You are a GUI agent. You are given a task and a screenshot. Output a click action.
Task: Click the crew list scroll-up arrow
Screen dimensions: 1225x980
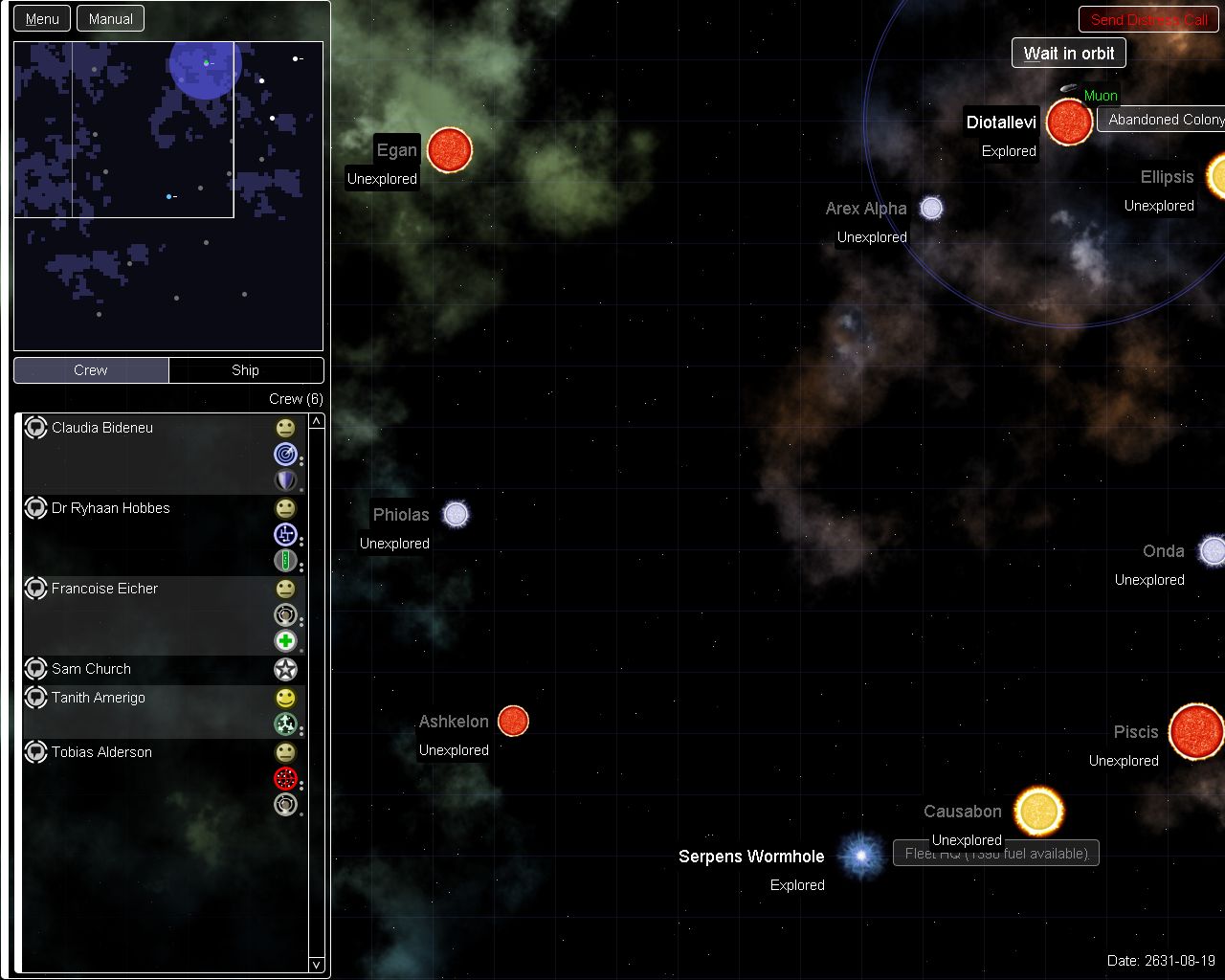click(316, 418)
